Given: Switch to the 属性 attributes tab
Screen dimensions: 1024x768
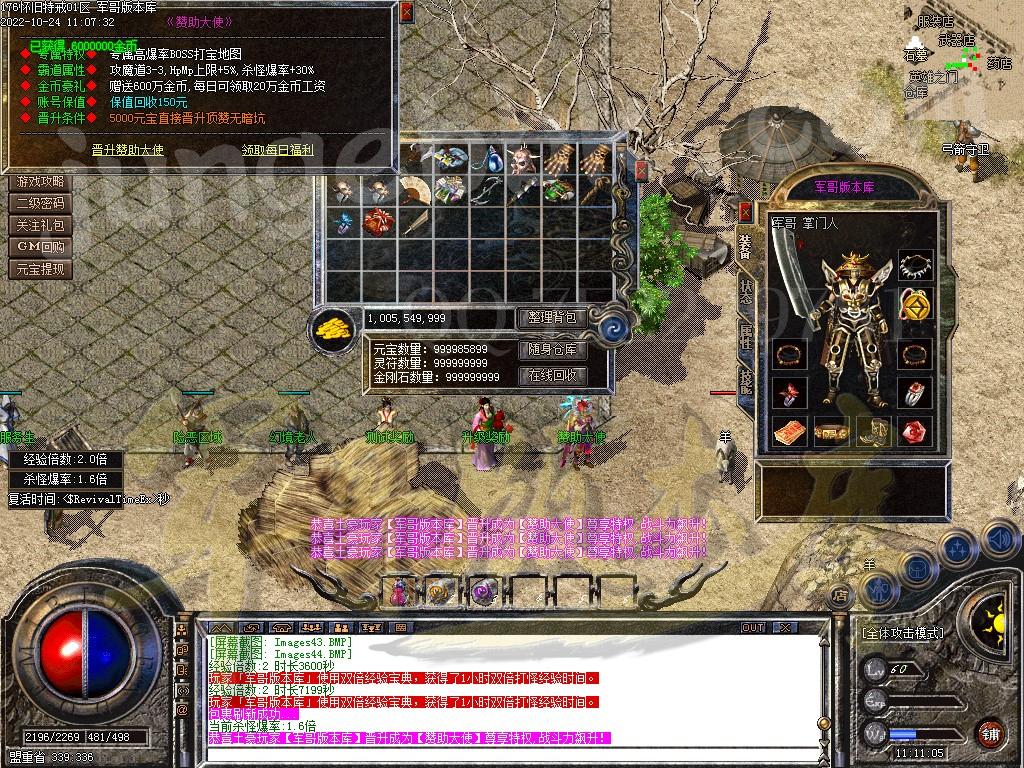Looking at the screenshot, I should click(x=746, y=337).
